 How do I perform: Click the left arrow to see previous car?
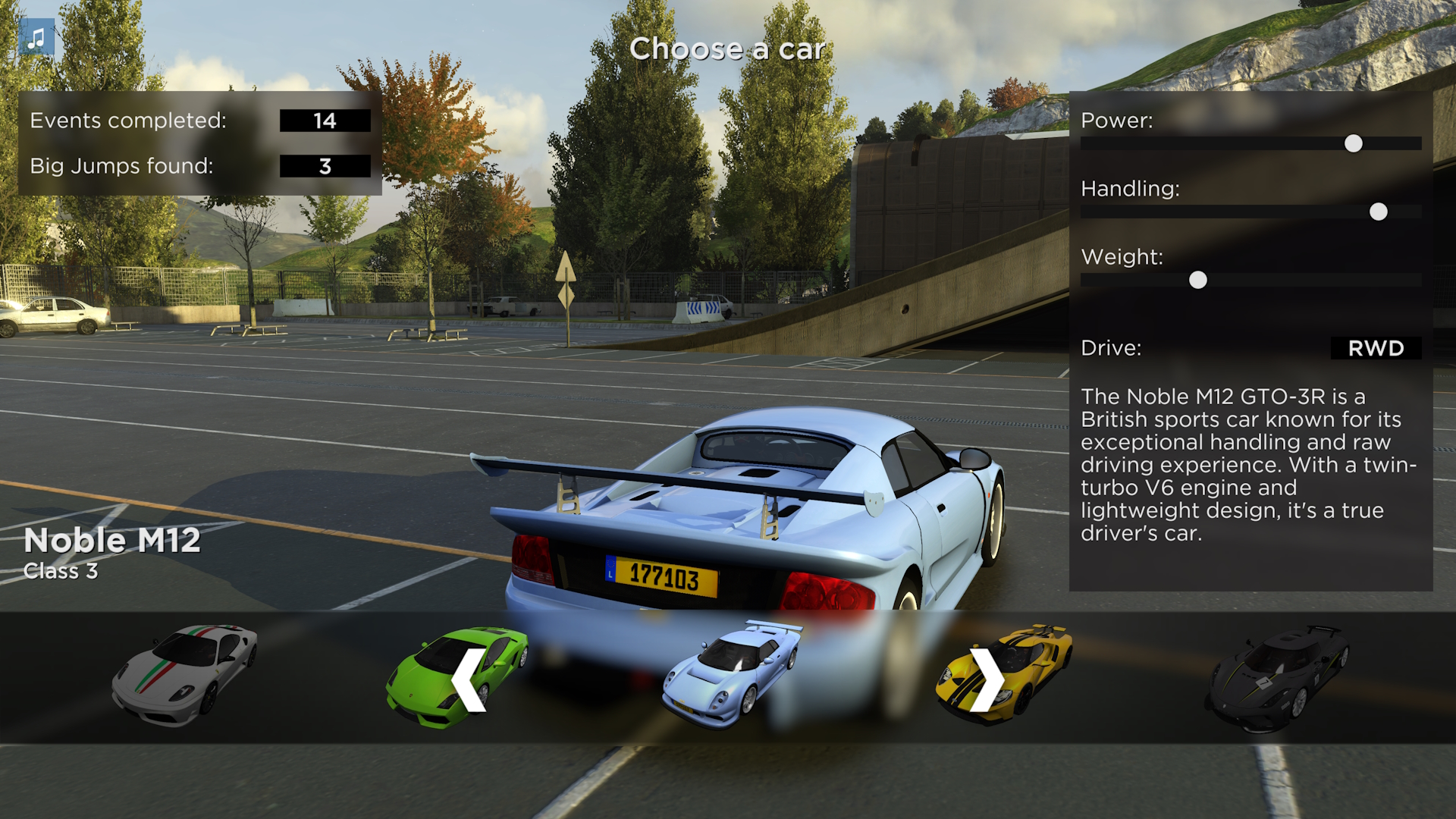(x=469, y=680)
